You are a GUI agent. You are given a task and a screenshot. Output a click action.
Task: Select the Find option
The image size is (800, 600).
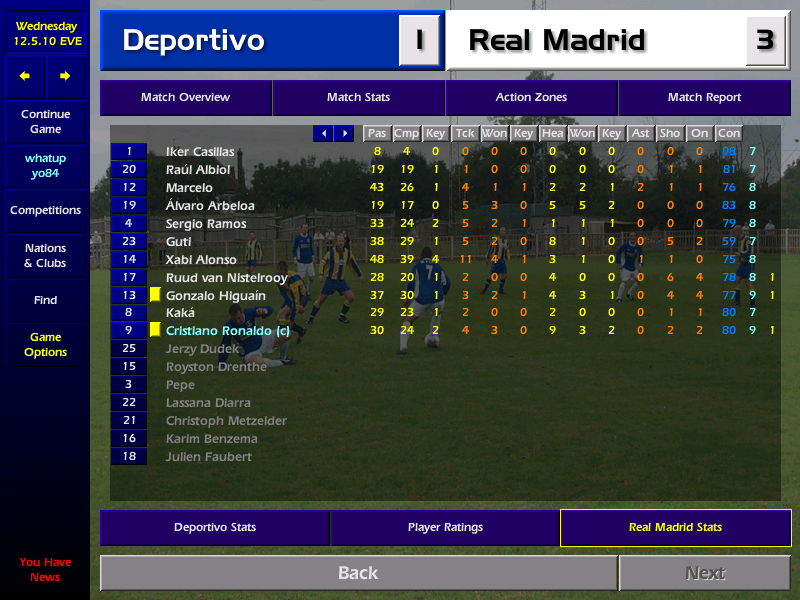pos(45,300)
